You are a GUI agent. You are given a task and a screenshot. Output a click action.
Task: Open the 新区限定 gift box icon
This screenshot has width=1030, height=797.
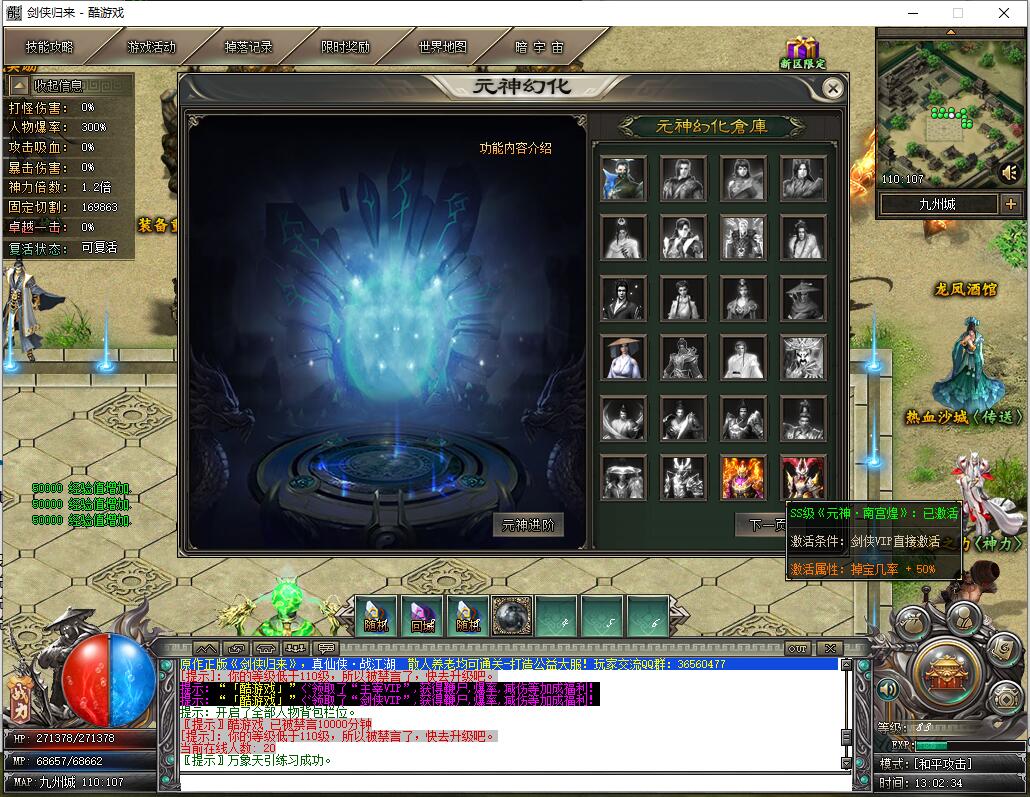click(802, 50)
